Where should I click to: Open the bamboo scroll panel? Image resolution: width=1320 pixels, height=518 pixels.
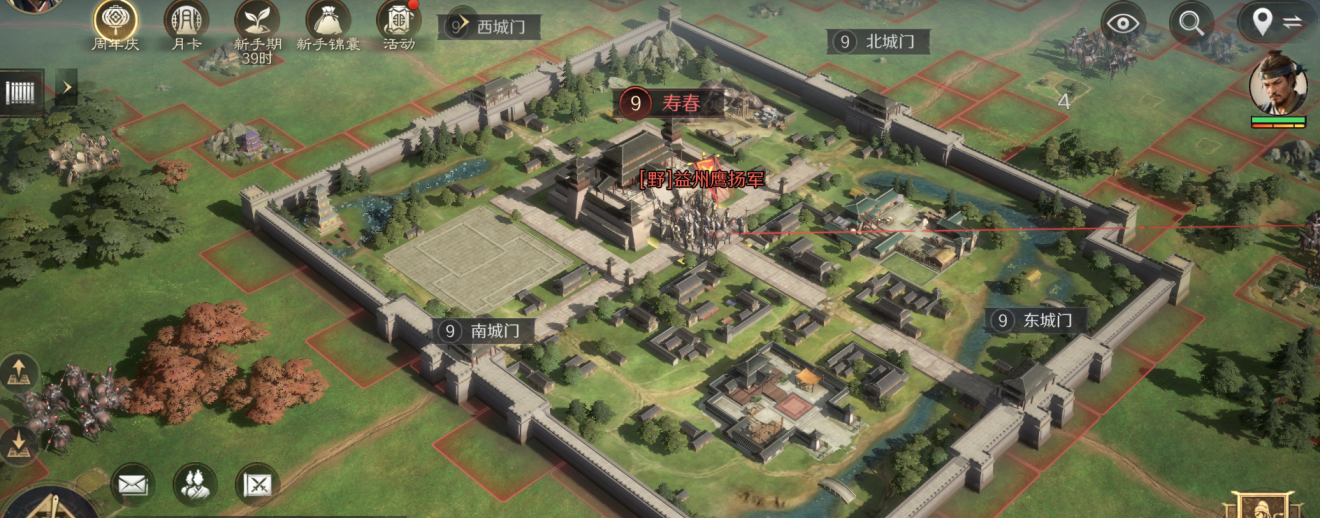click(x=22, y=91)
